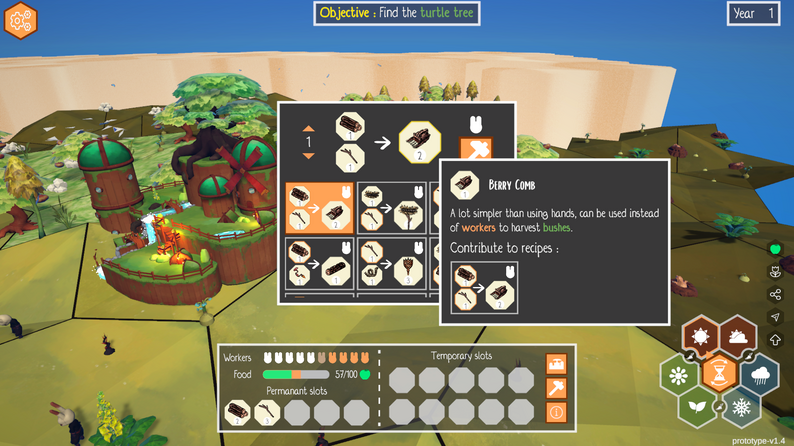Toggle the hammer crafting panel button
The height and width of the screenshot is (446, 794).
[x=557, y=388]
